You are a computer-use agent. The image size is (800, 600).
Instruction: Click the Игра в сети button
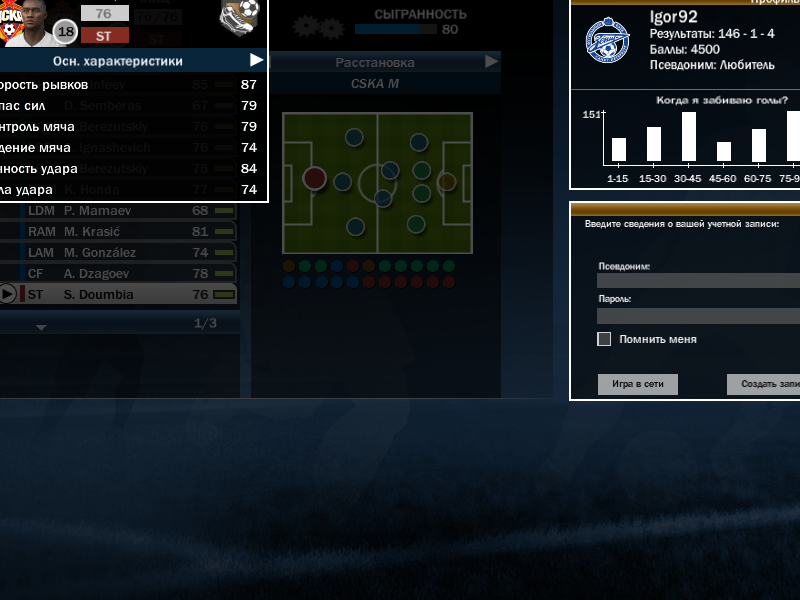coord(638,384)
